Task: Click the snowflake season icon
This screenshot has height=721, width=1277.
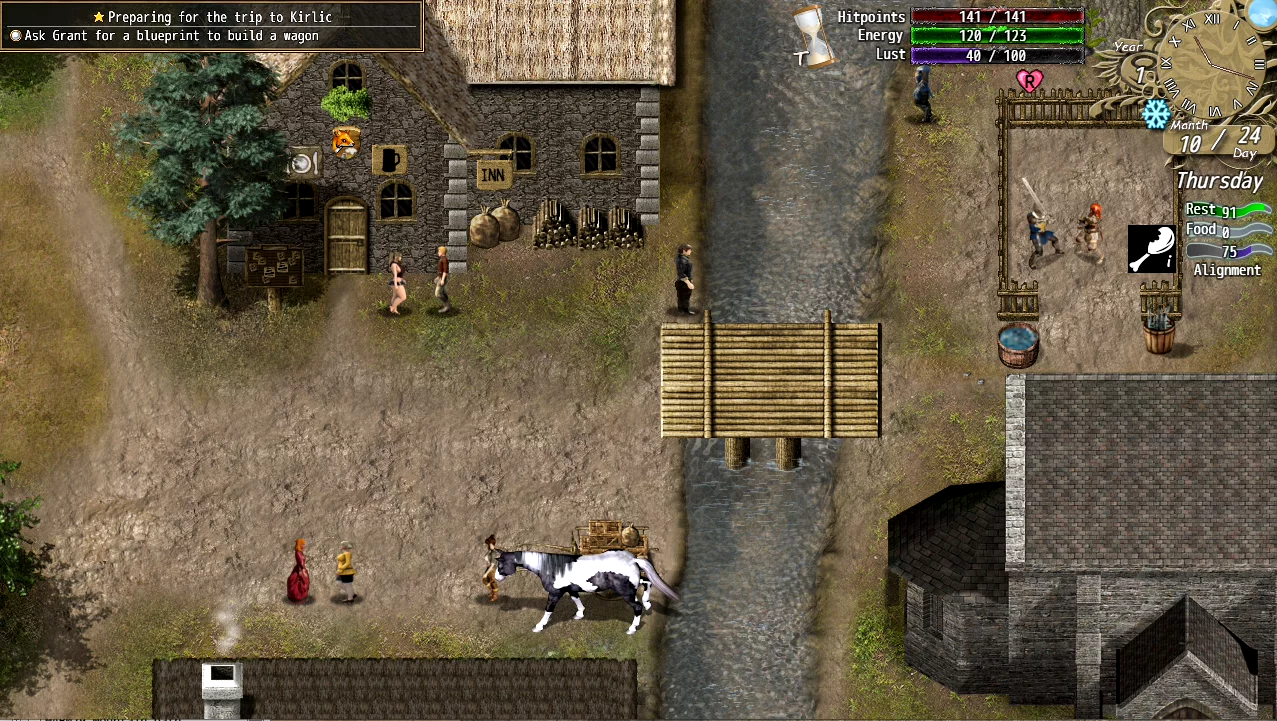Action: [x=1156, y=113]
